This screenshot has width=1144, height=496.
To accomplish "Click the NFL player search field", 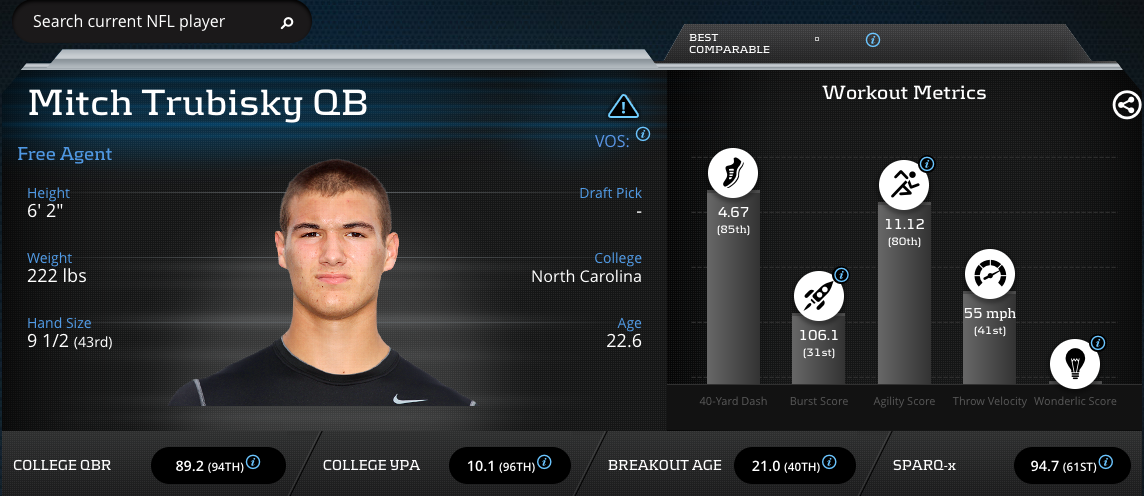I will click(x=150, y=21).
